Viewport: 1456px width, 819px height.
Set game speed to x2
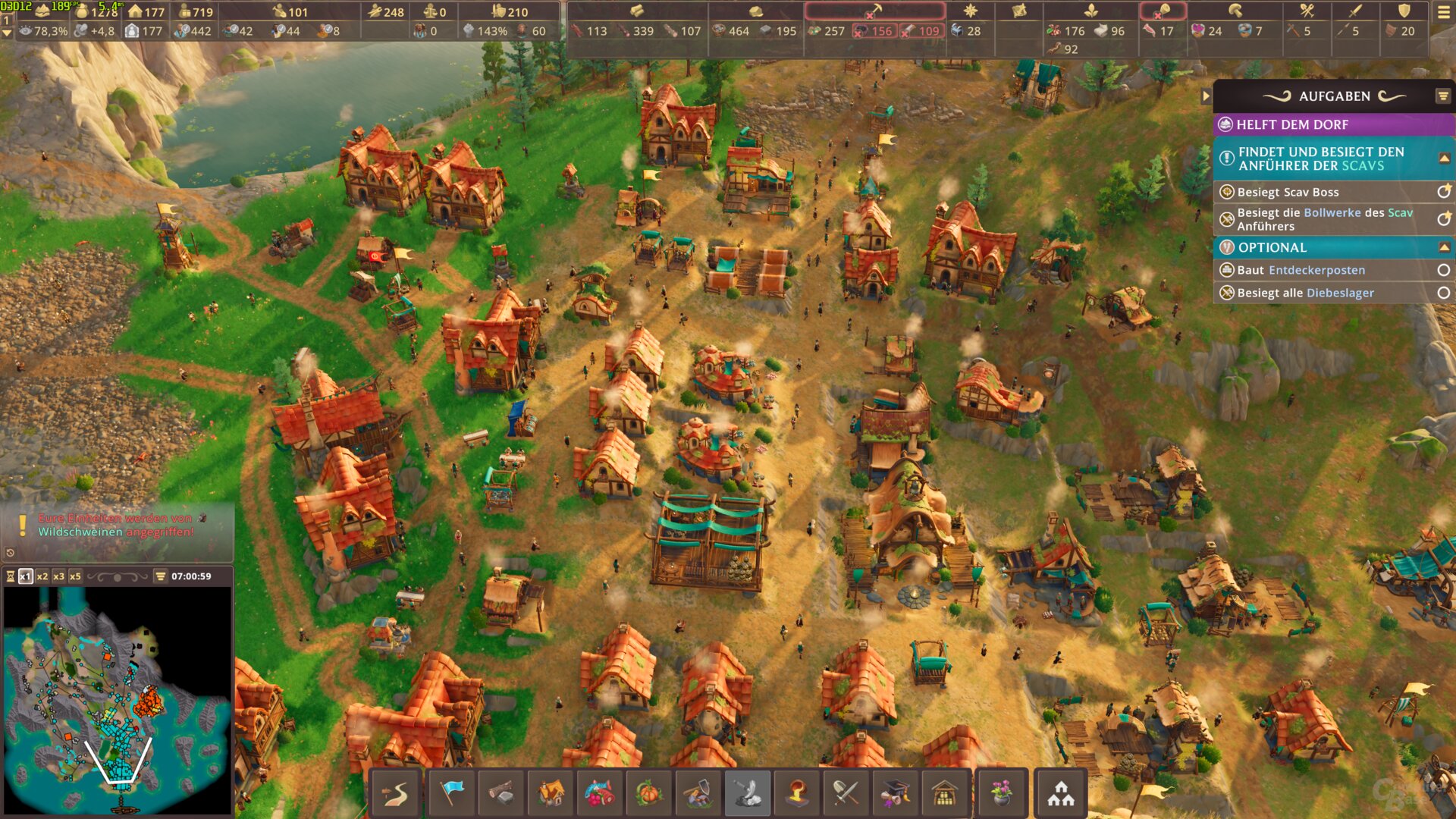[x=42, y=576]
